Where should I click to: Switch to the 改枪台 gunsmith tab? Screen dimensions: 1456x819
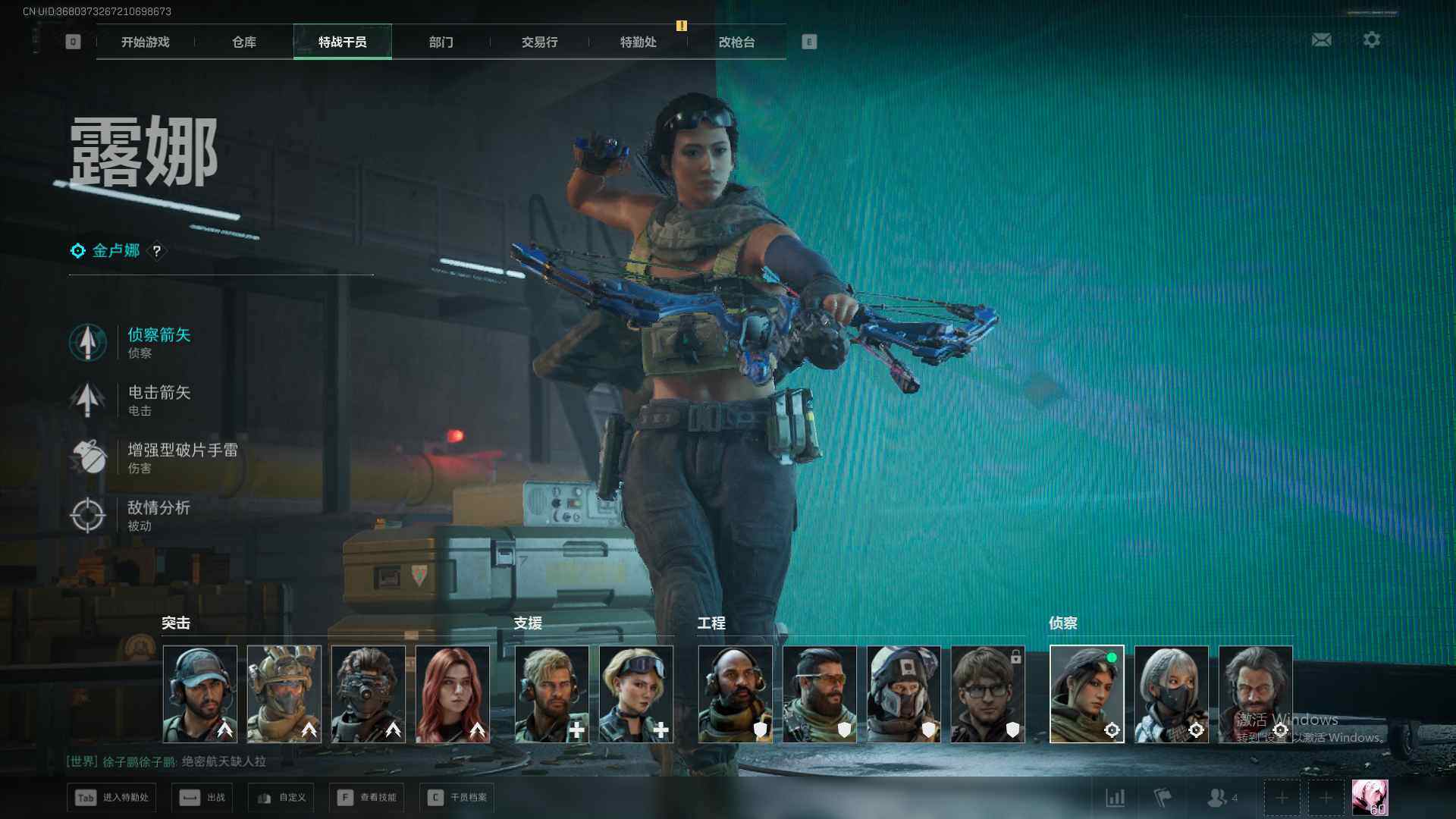(x=736, y=42)
